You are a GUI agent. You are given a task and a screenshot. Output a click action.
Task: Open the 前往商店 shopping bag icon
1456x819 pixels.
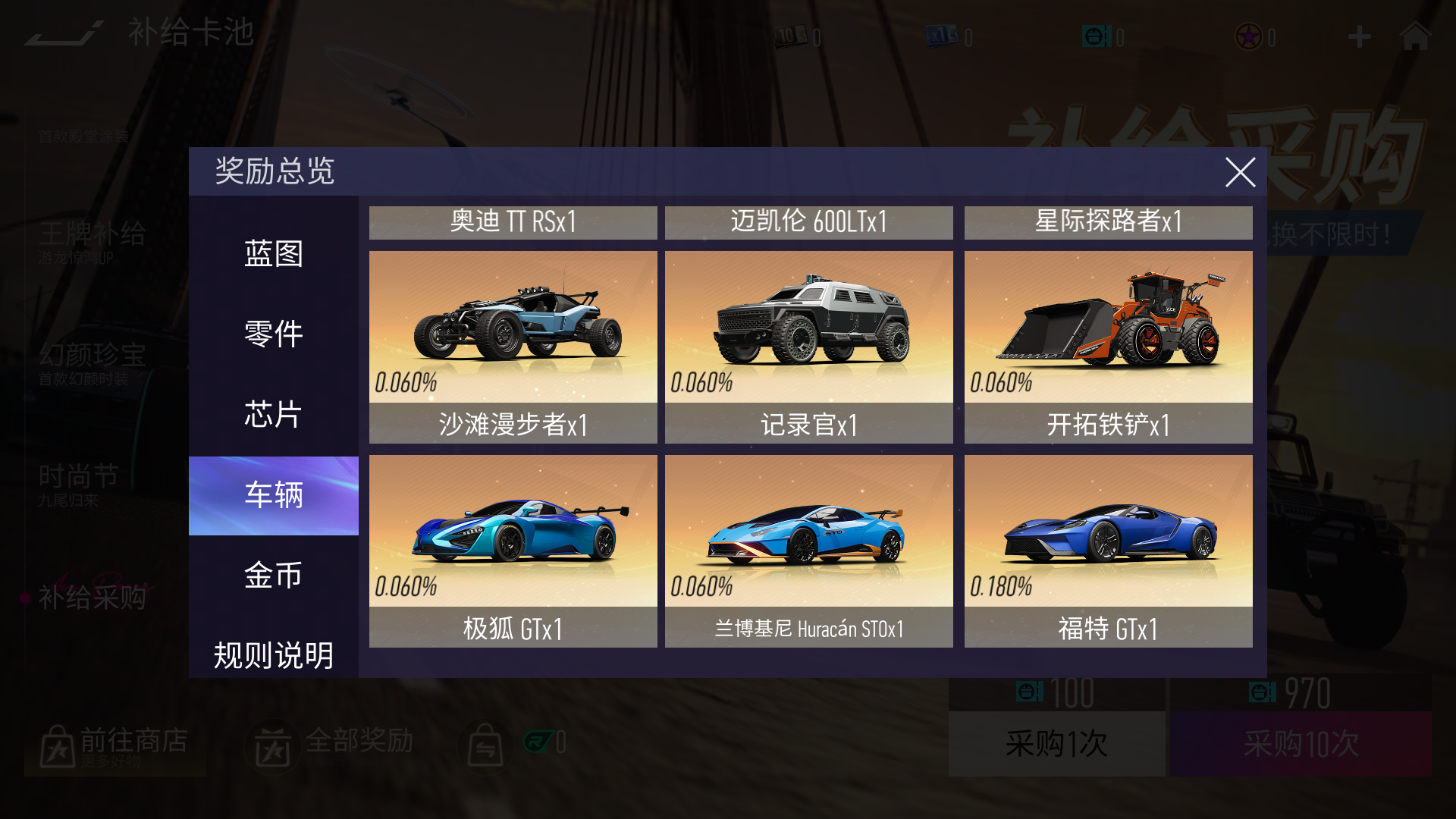[x=55, y=745]
